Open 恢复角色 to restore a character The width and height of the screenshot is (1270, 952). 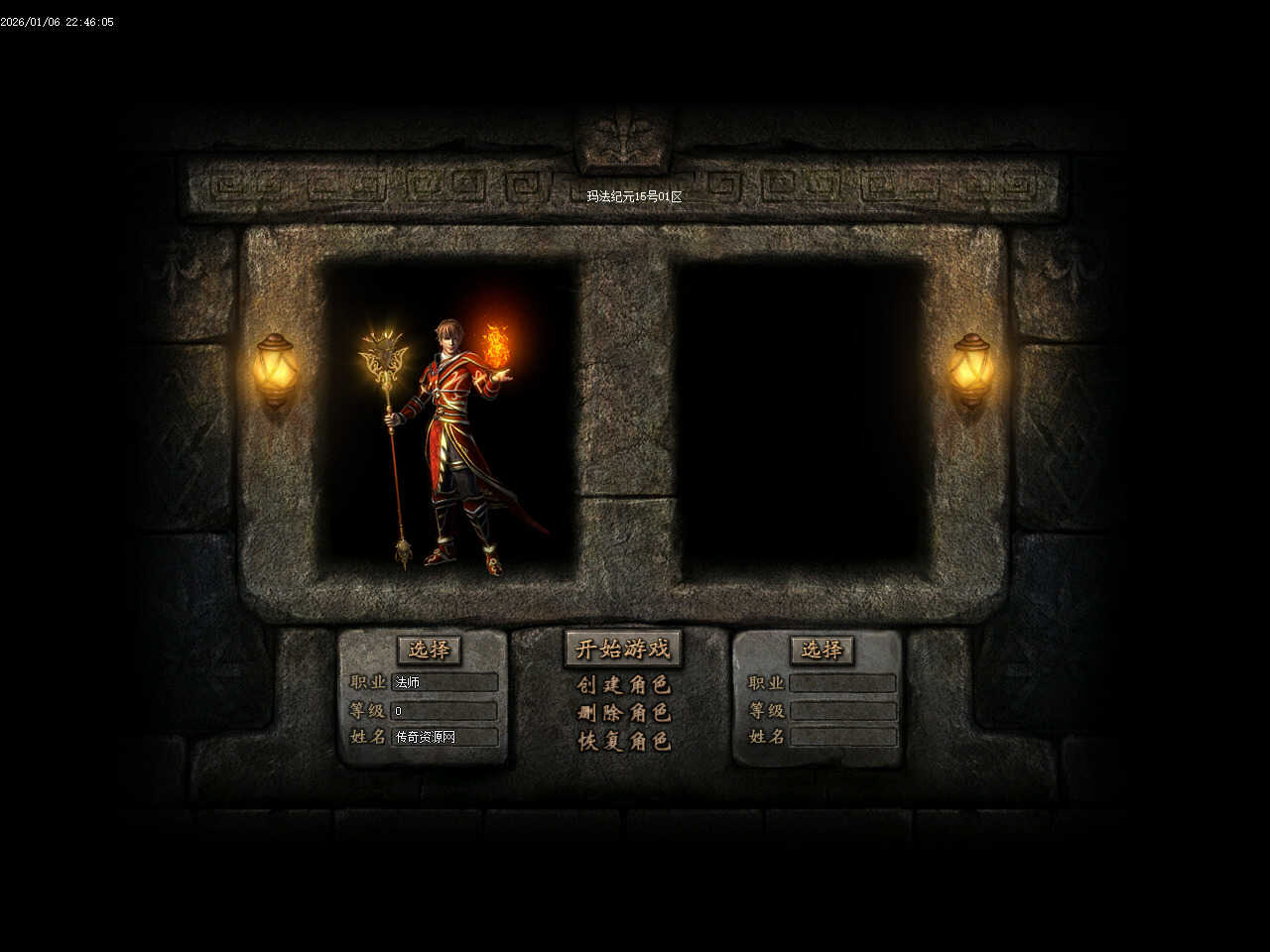pos(624,741)
